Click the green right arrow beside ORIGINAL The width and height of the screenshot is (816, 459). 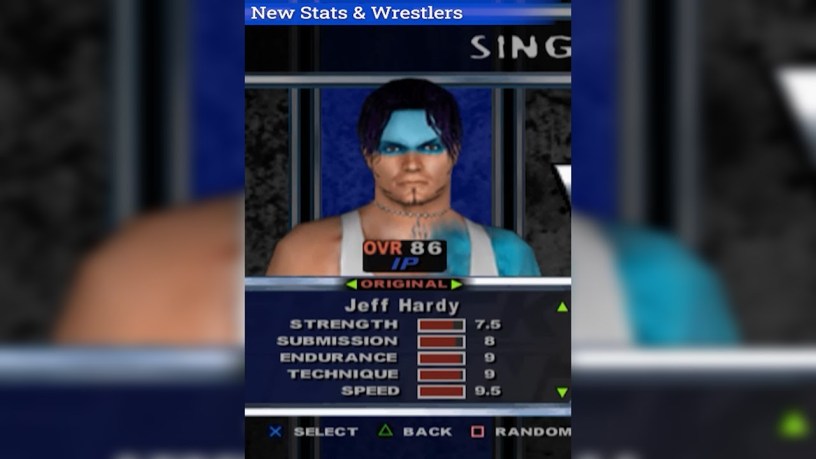(x=457, y=285)
